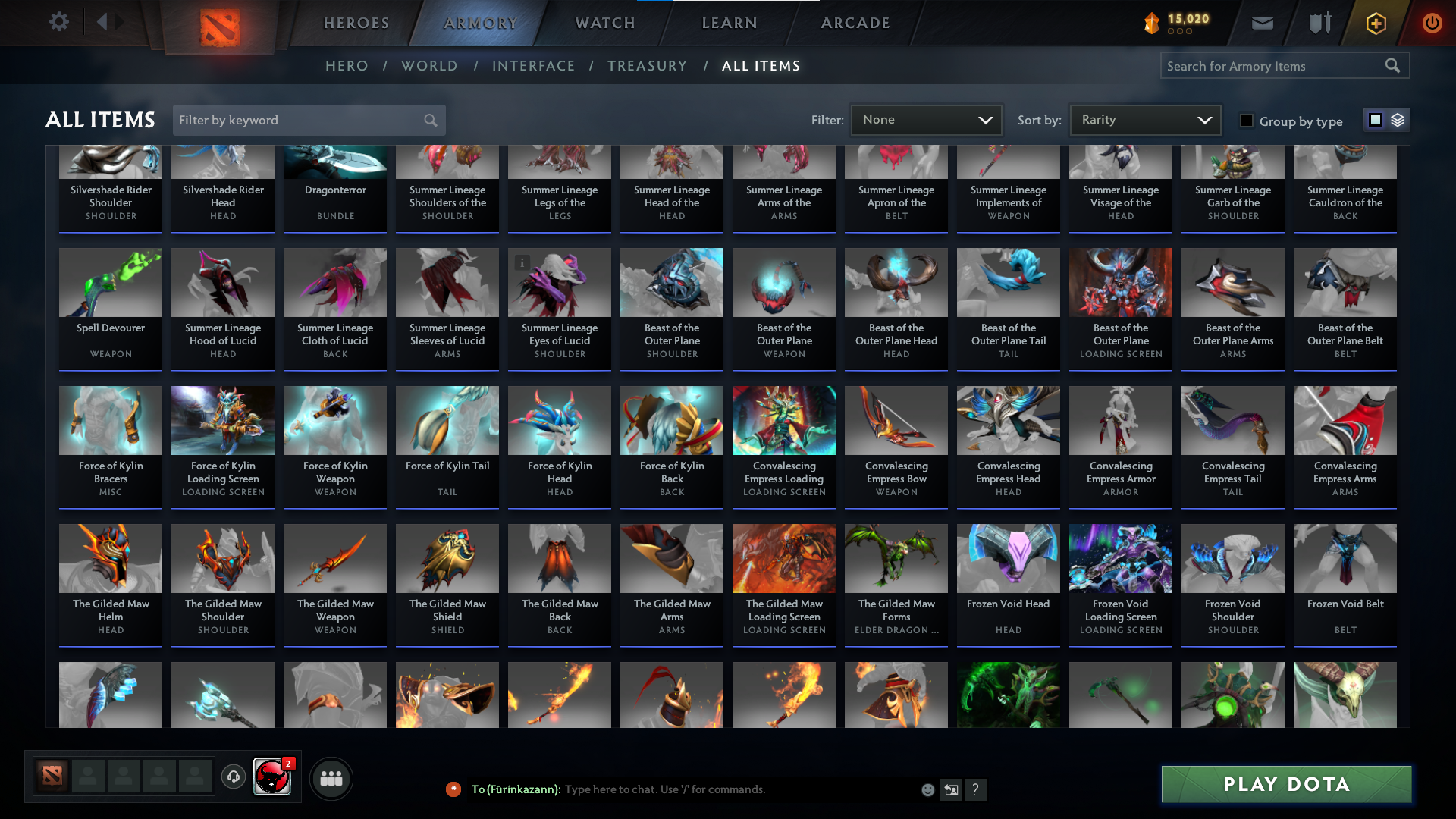The width and height of the screenshot is (1456, 819).
Task: Open the WATCH menu
Action: coord(604,23)
